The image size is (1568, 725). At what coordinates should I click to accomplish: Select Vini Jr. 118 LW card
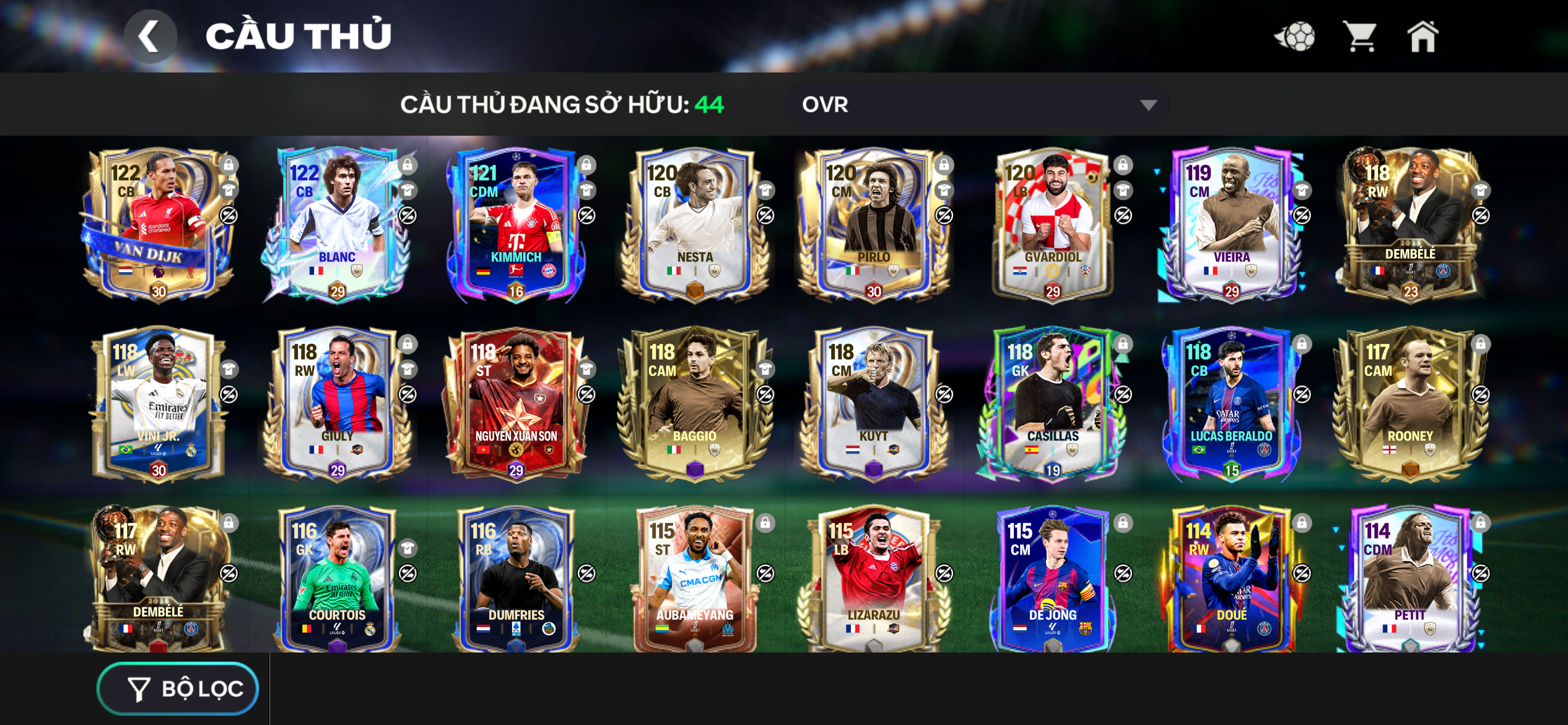pos(158,404)
